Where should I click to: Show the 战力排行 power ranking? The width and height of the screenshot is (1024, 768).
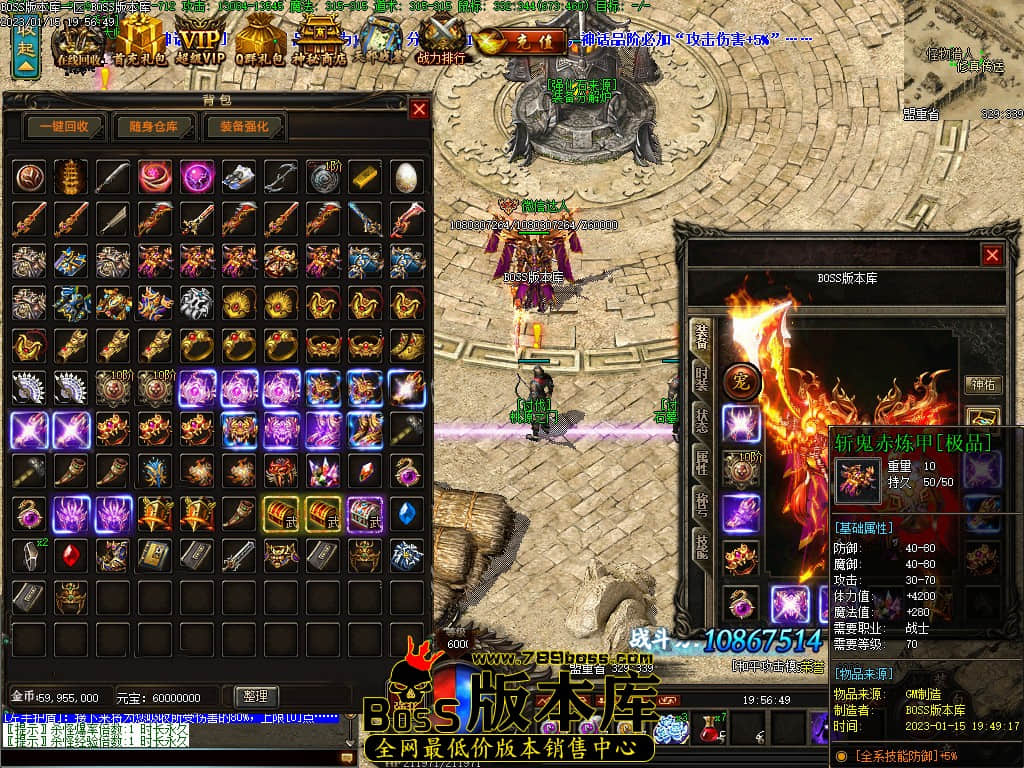pos(443,42)
